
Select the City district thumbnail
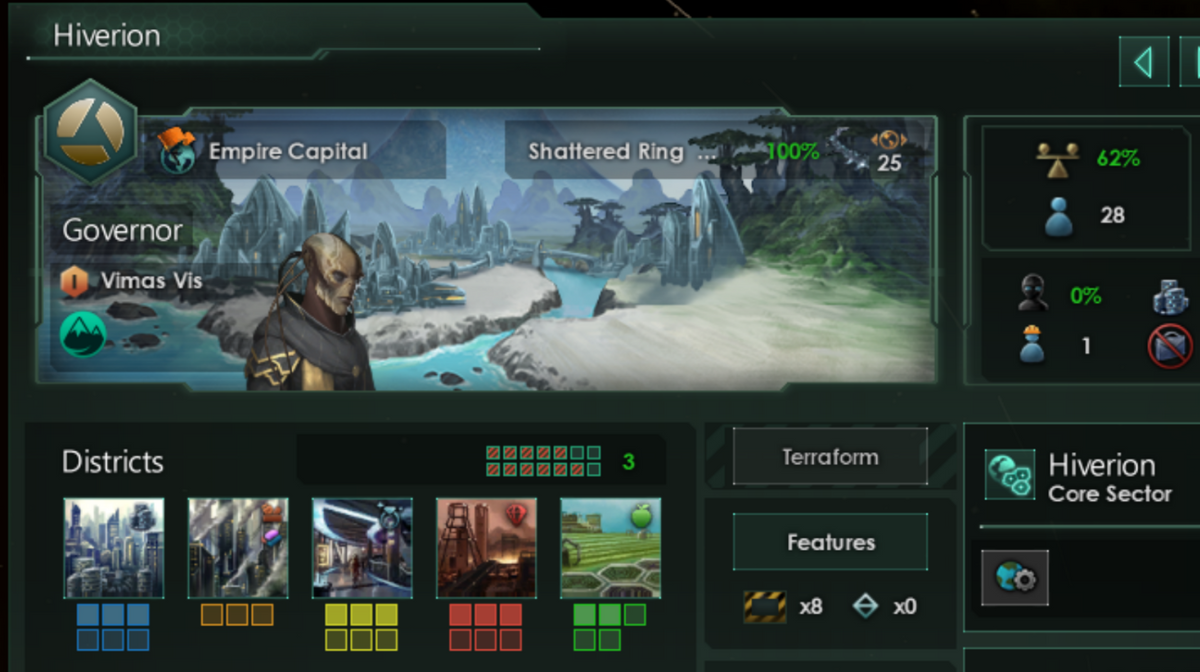click(113, 548)
